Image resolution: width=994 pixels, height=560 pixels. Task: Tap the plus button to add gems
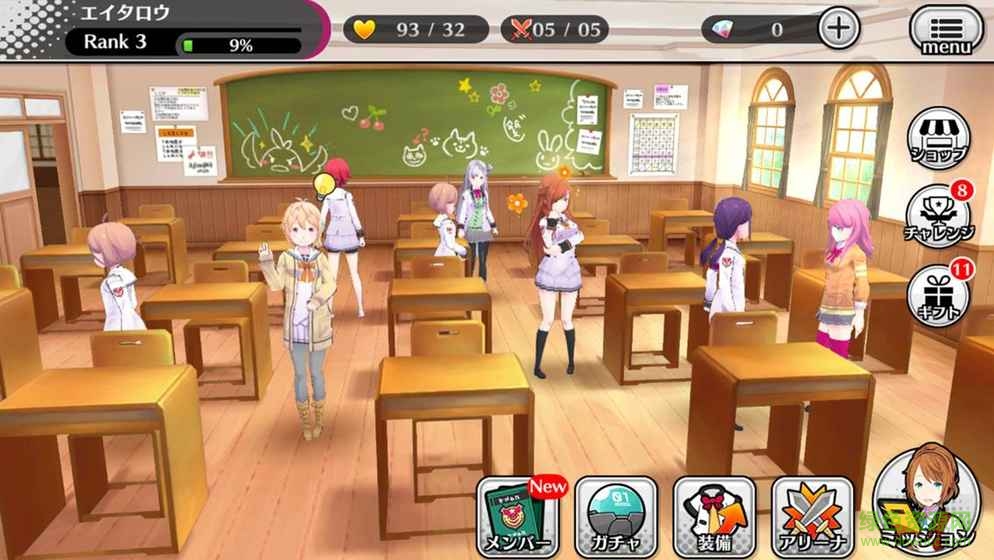839,28
